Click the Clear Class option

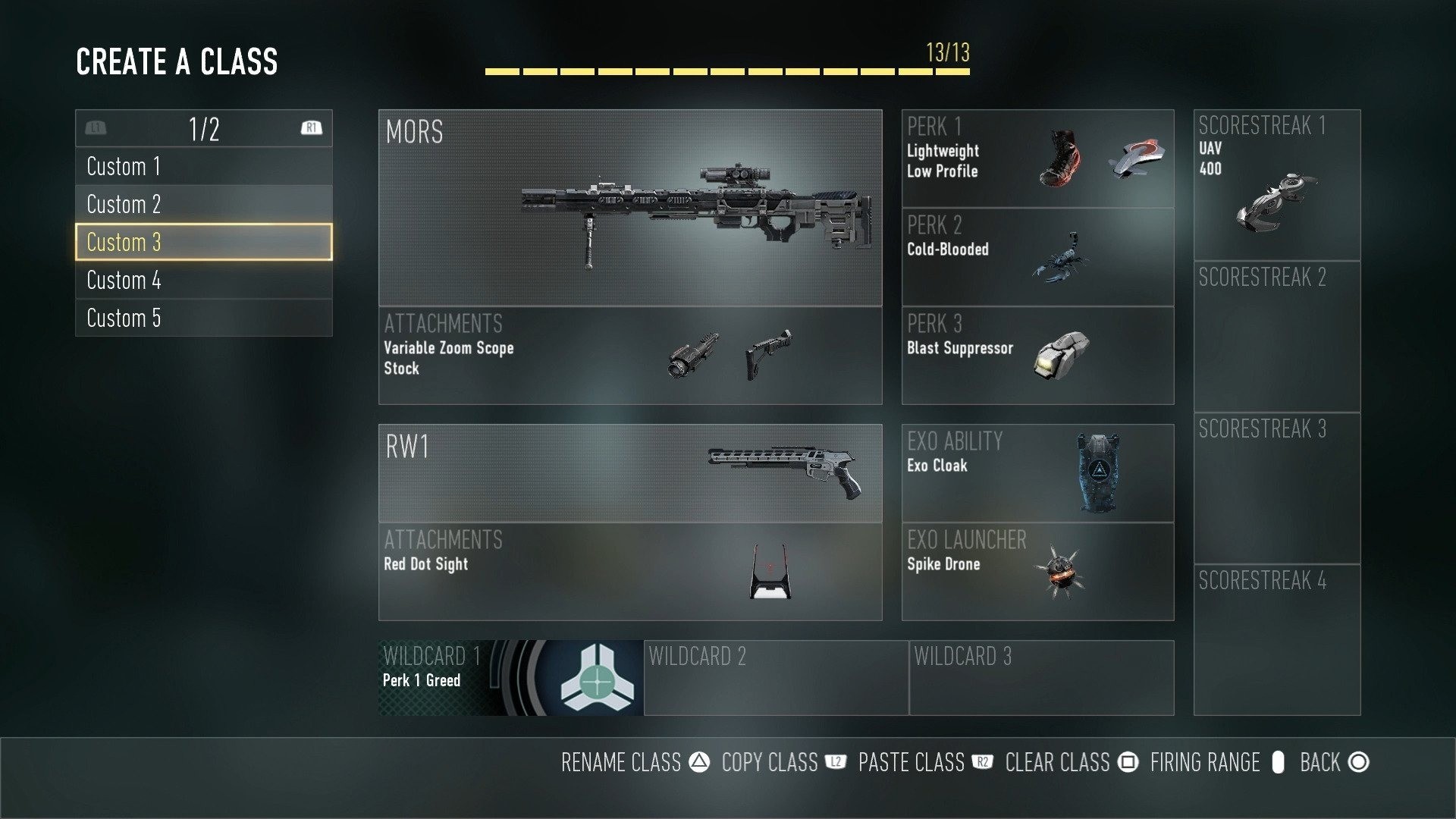(1059, 763)
